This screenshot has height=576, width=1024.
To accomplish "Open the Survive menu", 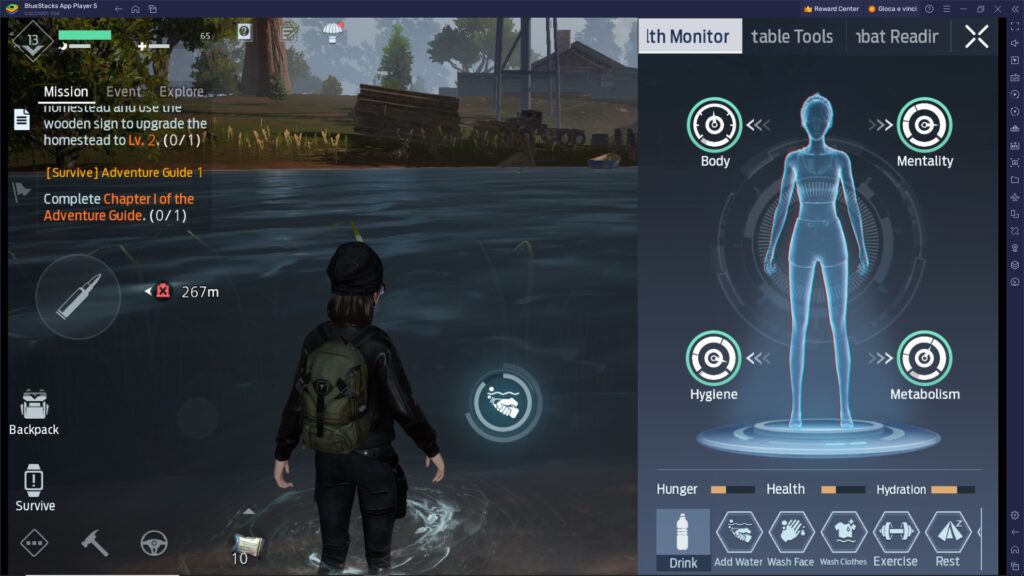I will pyautogui.click(x=34, y=488).
